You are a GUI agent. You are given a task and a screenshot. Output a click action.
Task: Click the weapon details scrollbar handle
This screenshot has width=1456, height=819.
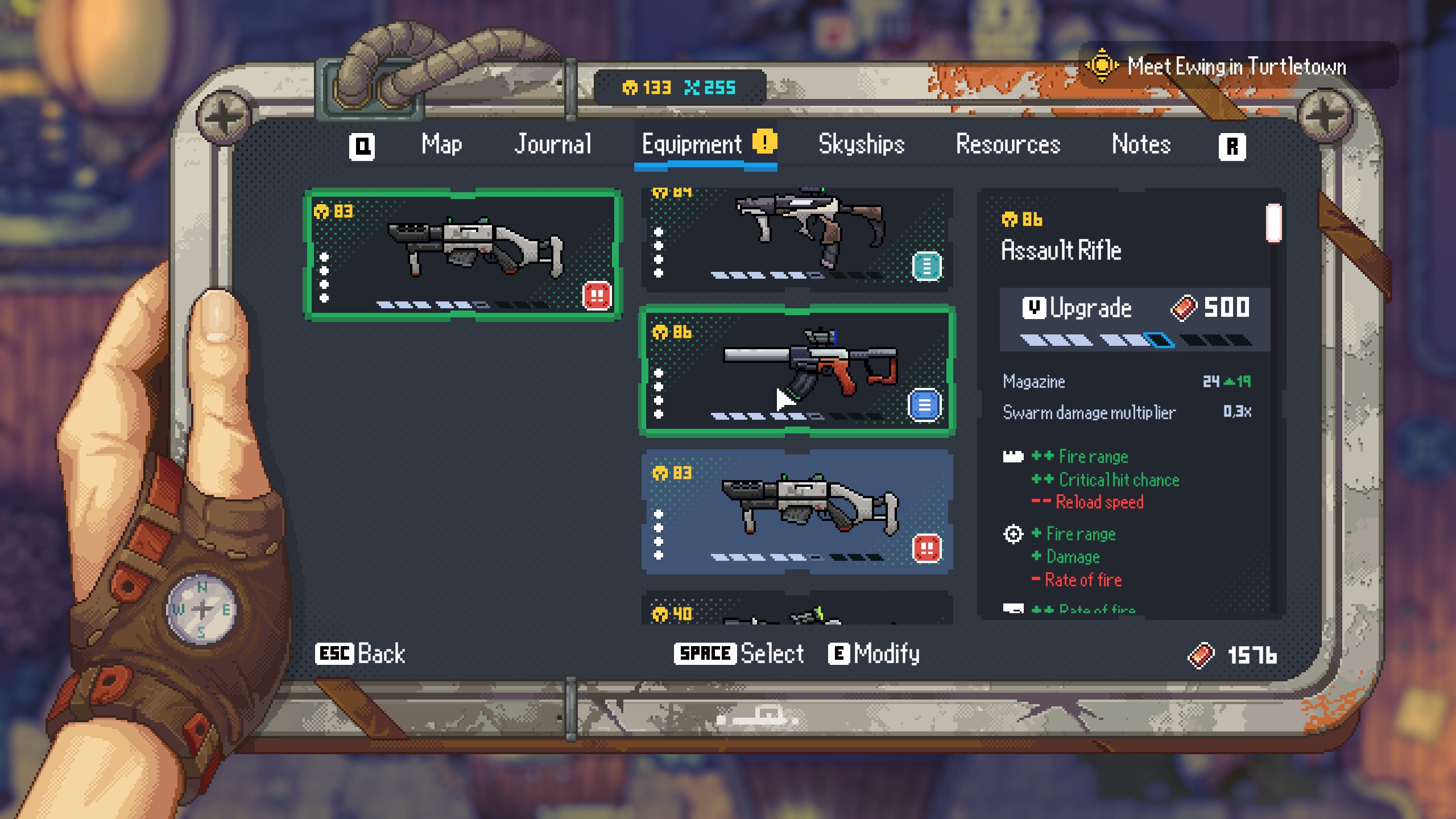click(x=1273, y=223)
